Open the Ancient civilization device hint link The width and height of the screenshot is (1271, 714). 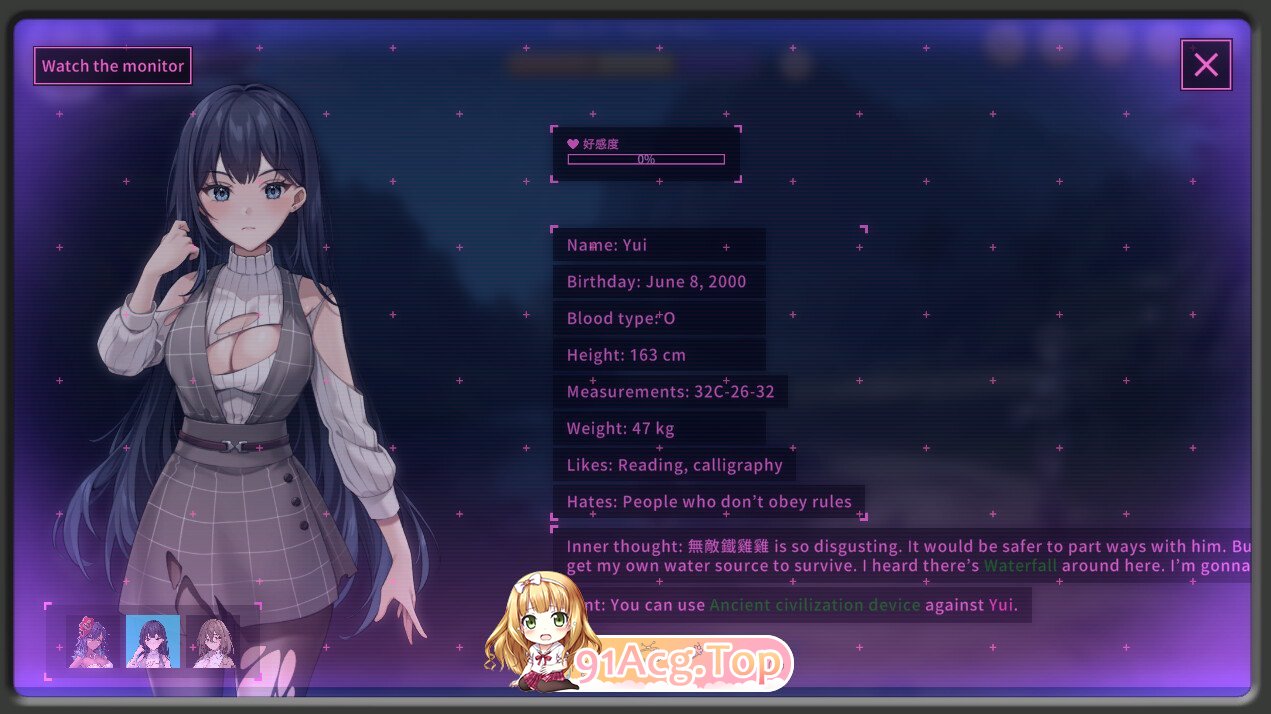tap(814, 605)
